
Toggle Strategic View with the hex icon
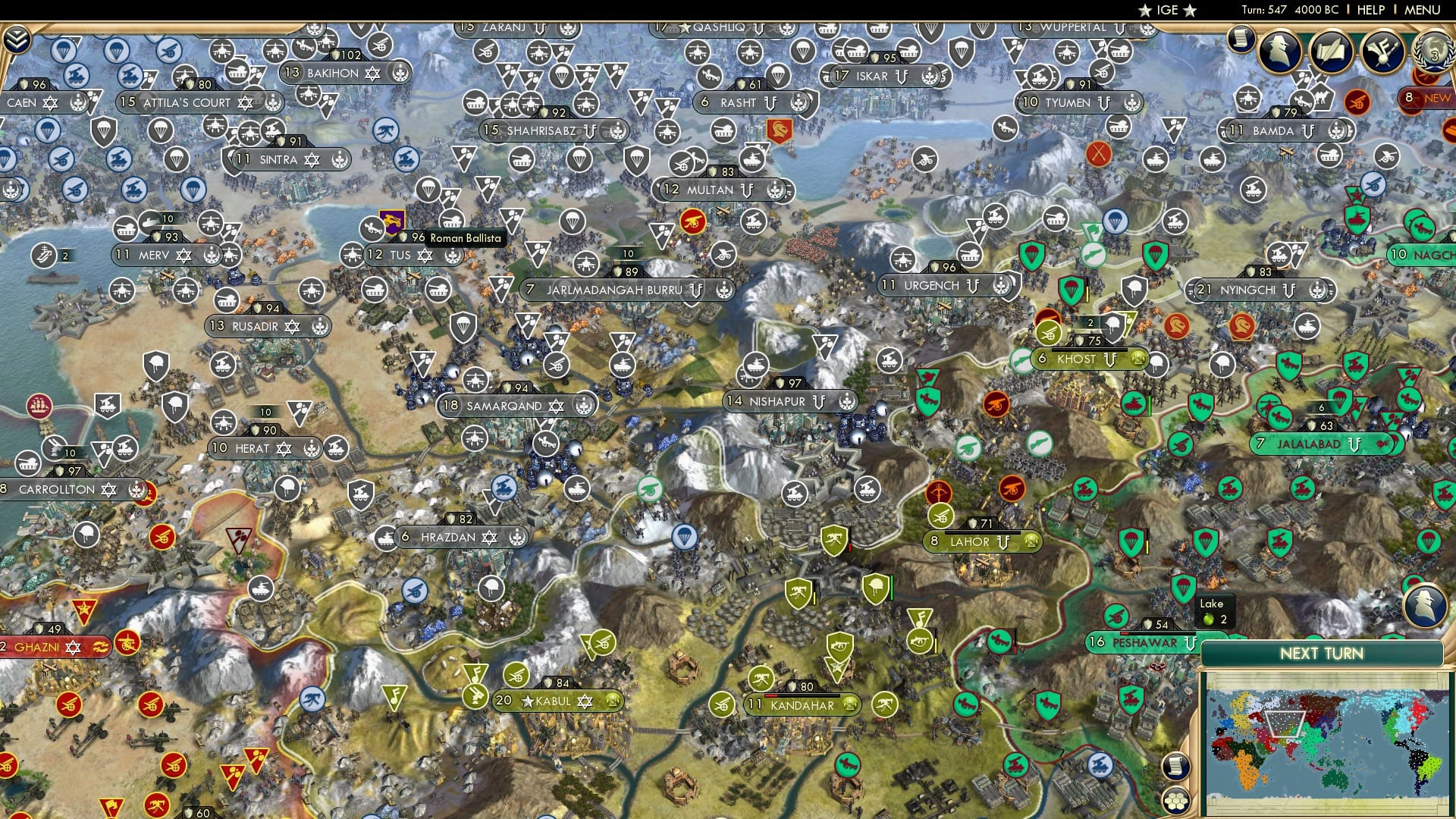[1175, 801]
